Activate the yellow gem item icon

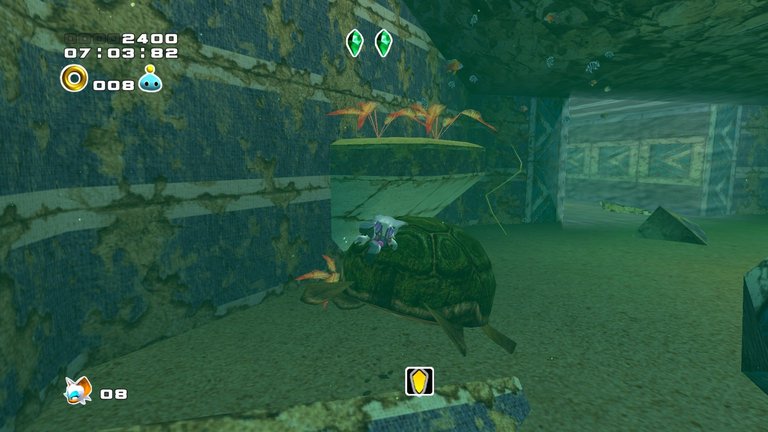click(x=419, y=381)
